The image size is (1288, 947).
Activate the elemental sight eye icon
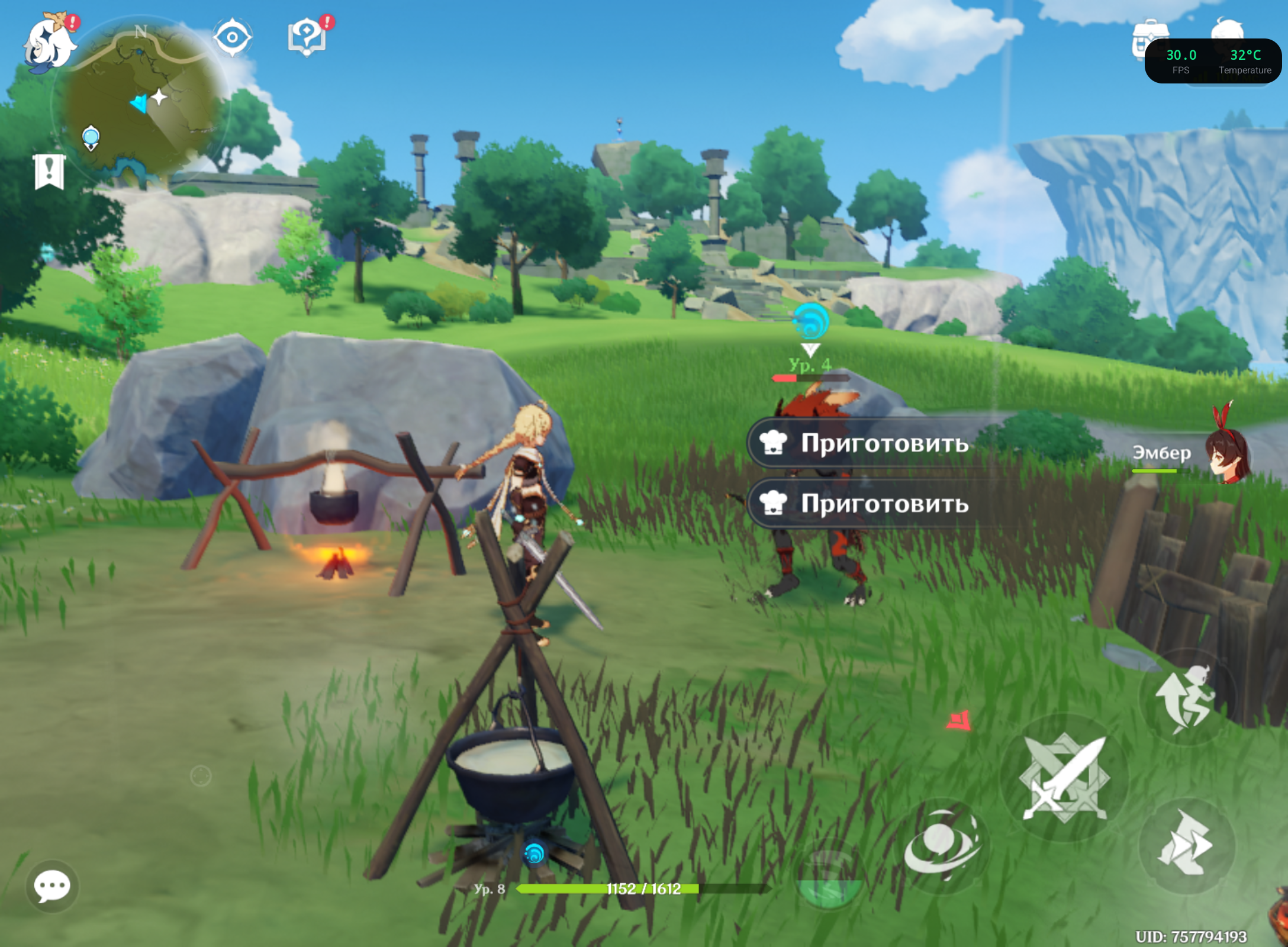click(x=232, y=37)
